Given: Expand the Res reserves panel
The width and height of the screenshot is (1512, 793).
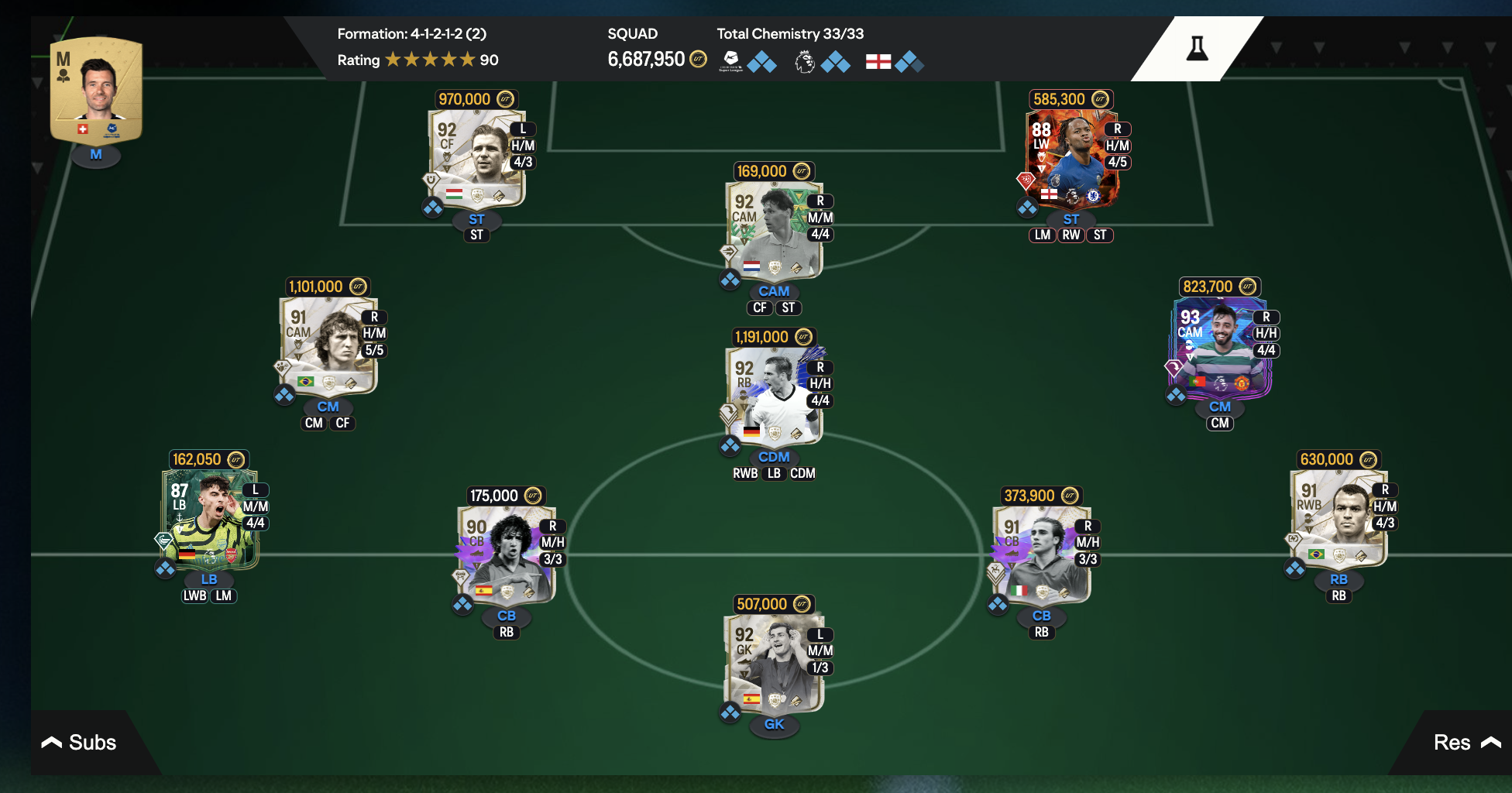Looking at the screenshot, I should coord(1466,743).
